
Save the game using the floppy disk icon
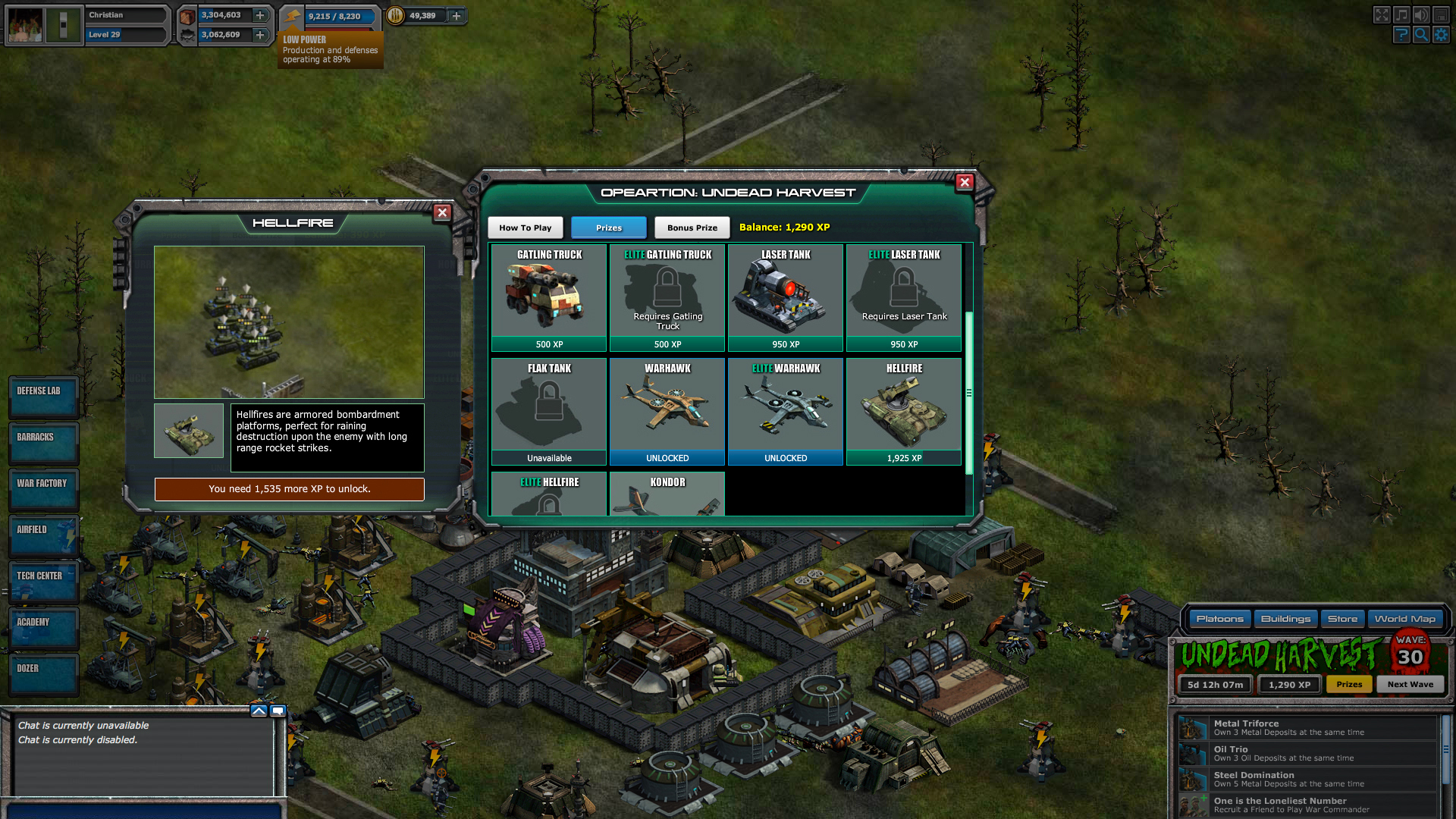(1441, 14)
